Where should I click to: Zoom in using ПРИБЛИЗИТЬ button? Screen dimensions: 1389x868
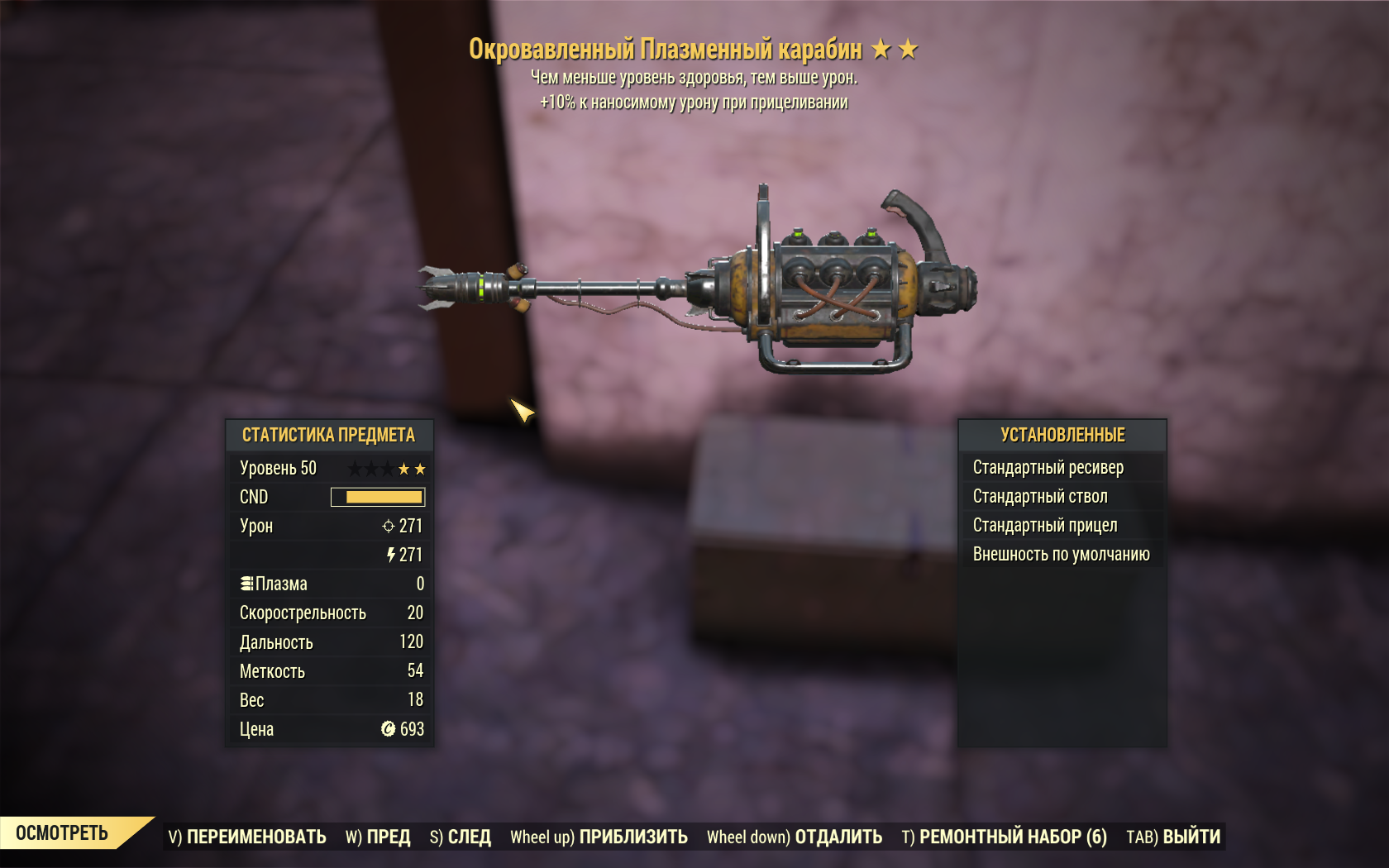coord(599,837)
